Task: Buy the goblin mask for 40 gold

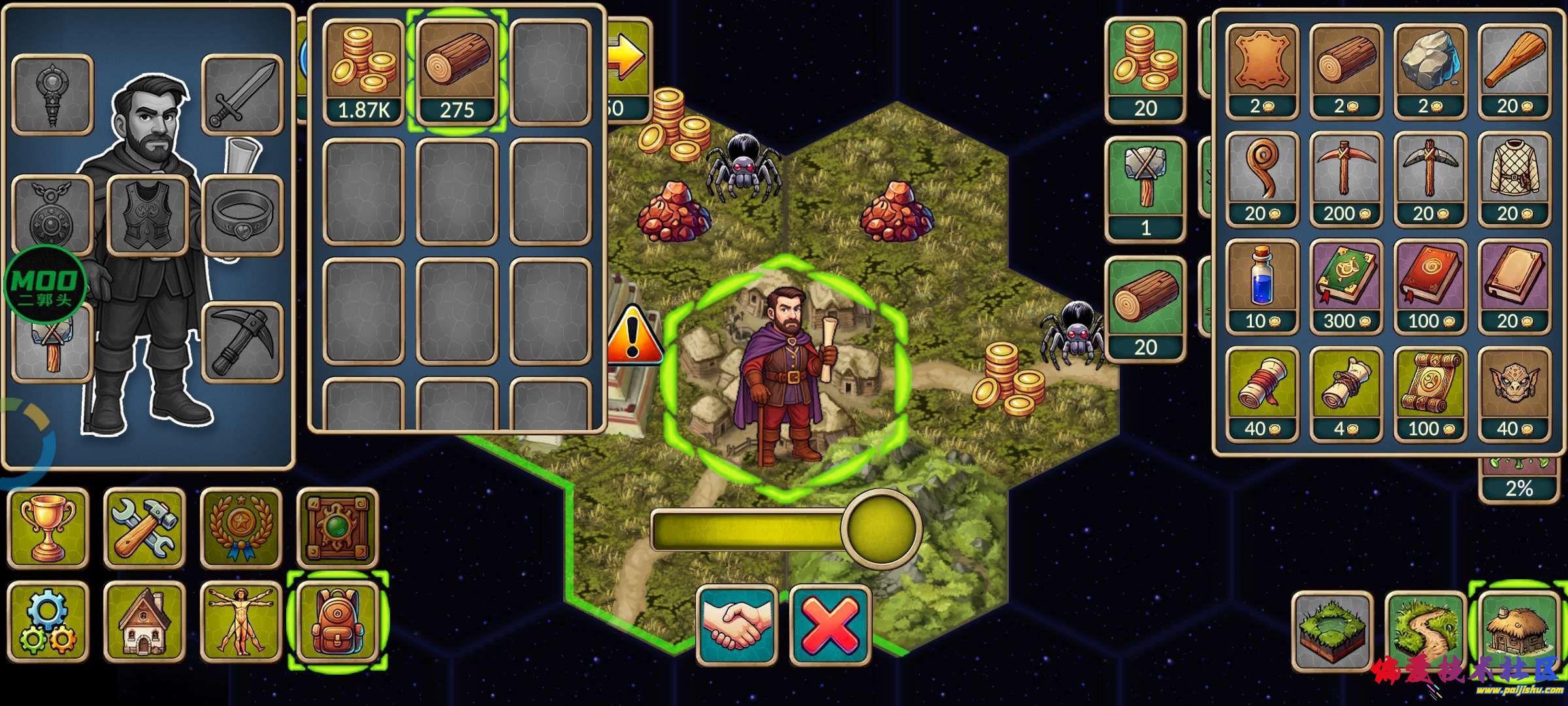Action: click(x=1514, y=394)
